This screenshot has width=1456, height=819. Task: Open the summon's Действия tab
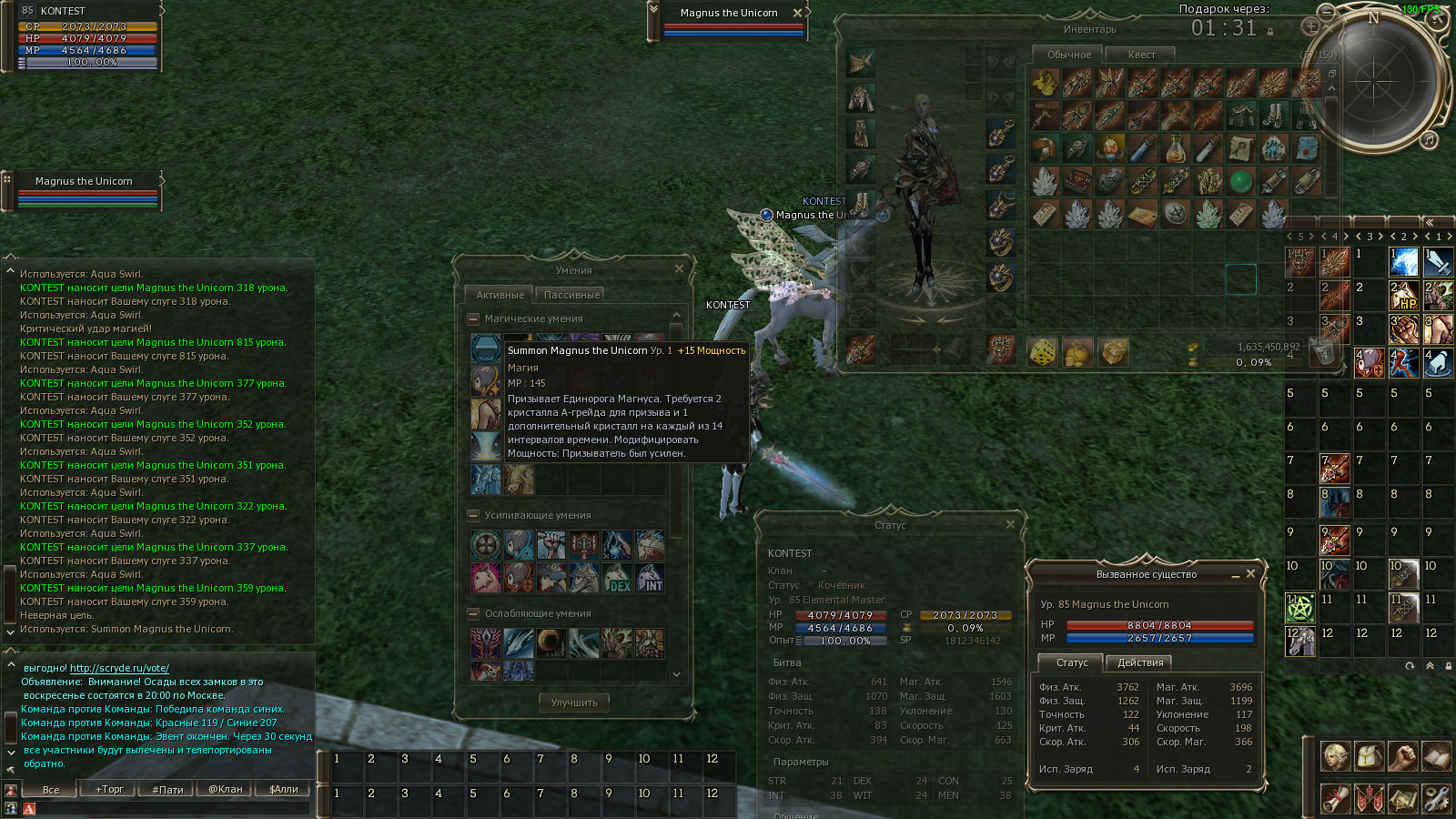(1140, 662)
